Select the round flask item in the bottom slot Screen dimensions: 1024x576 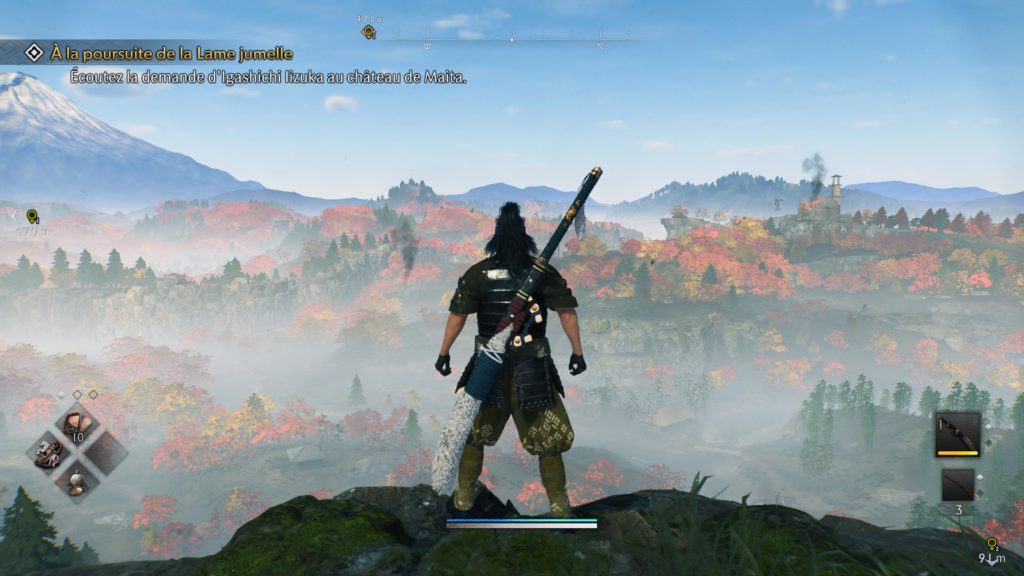[x=77, y=481]
